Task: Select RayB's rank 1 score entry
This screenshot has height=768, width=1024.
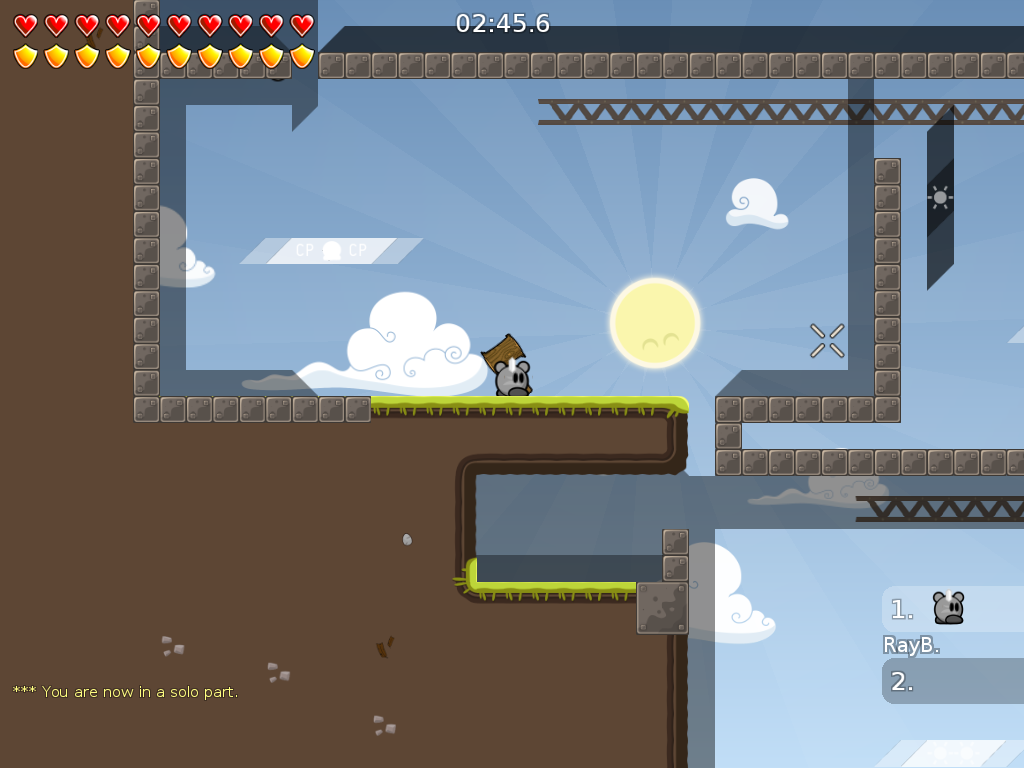Action: coord(950,609)
